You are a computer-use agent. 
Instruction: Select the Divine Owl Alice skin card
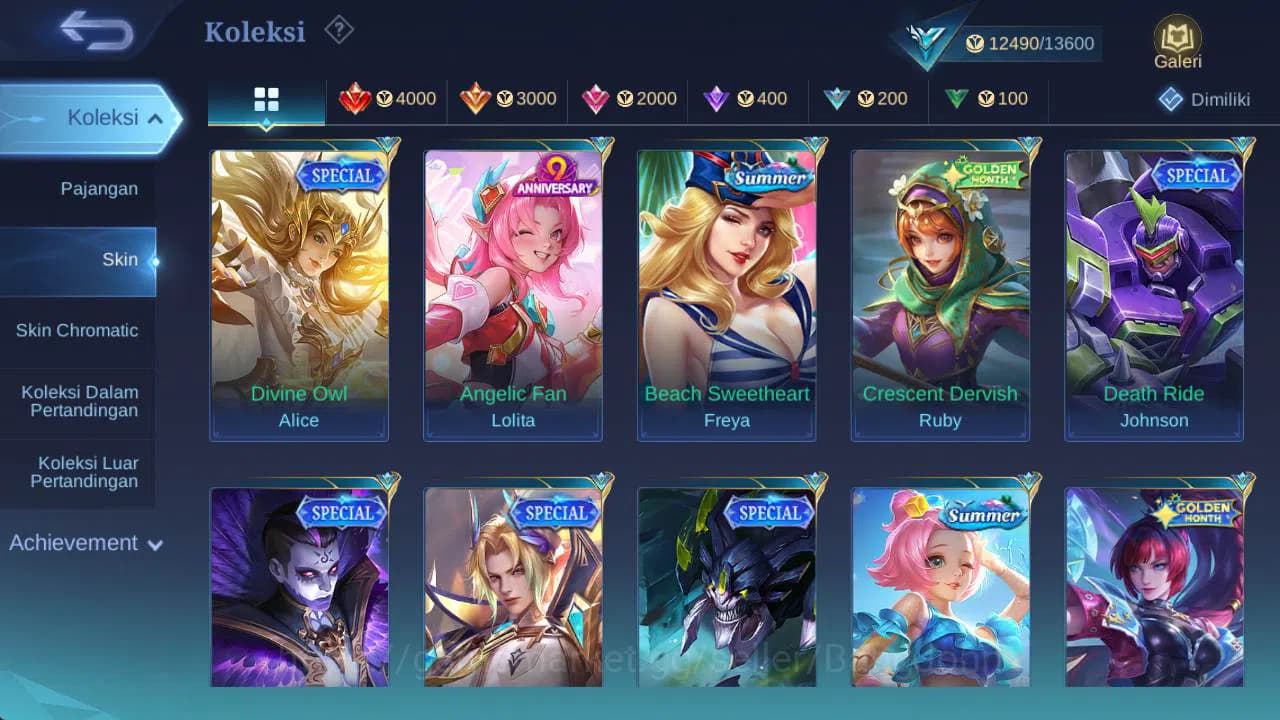tap(298, 290)
